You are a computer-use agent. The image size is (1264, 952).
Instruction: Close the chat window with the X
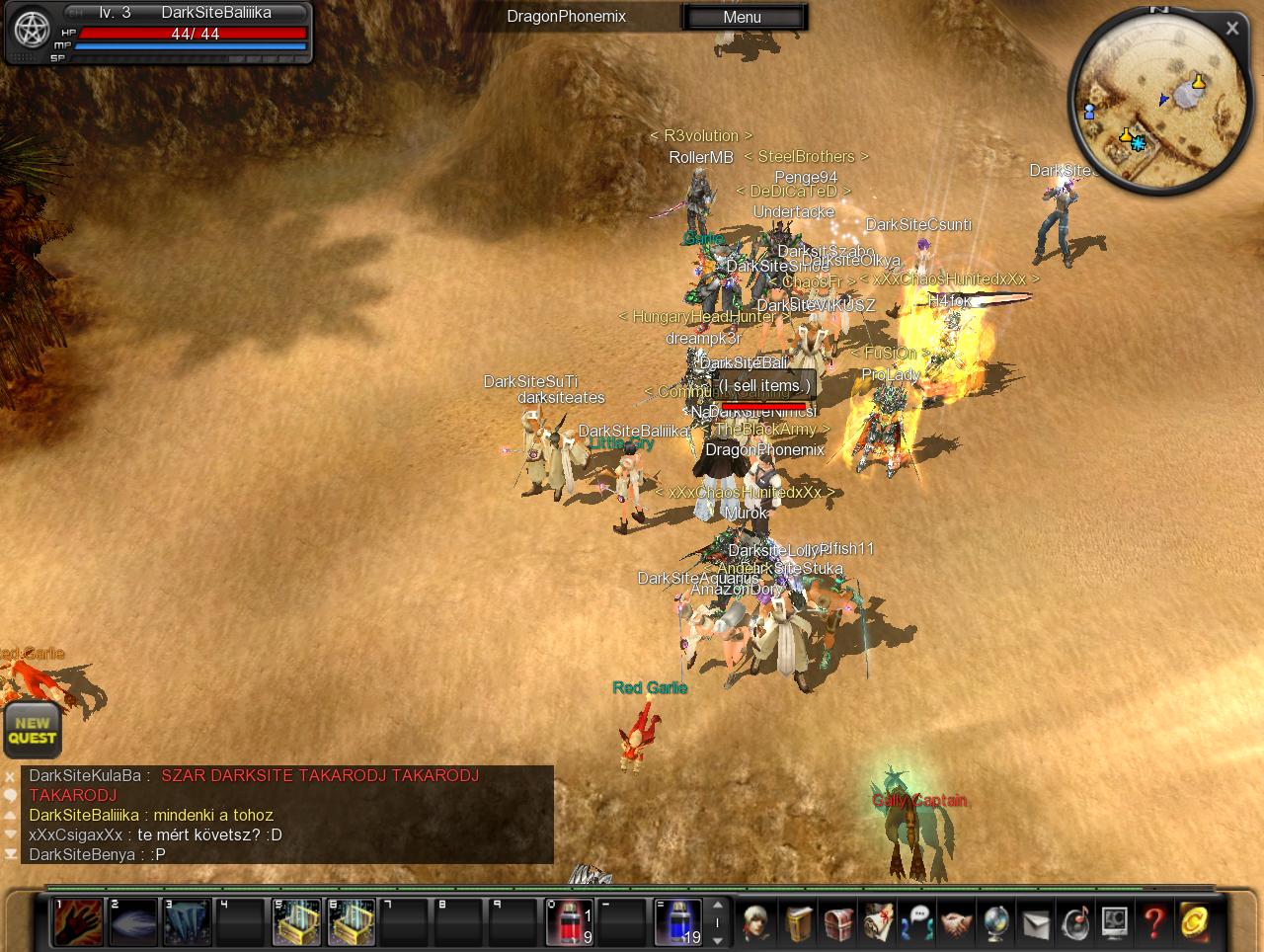(x=10, y=776)
